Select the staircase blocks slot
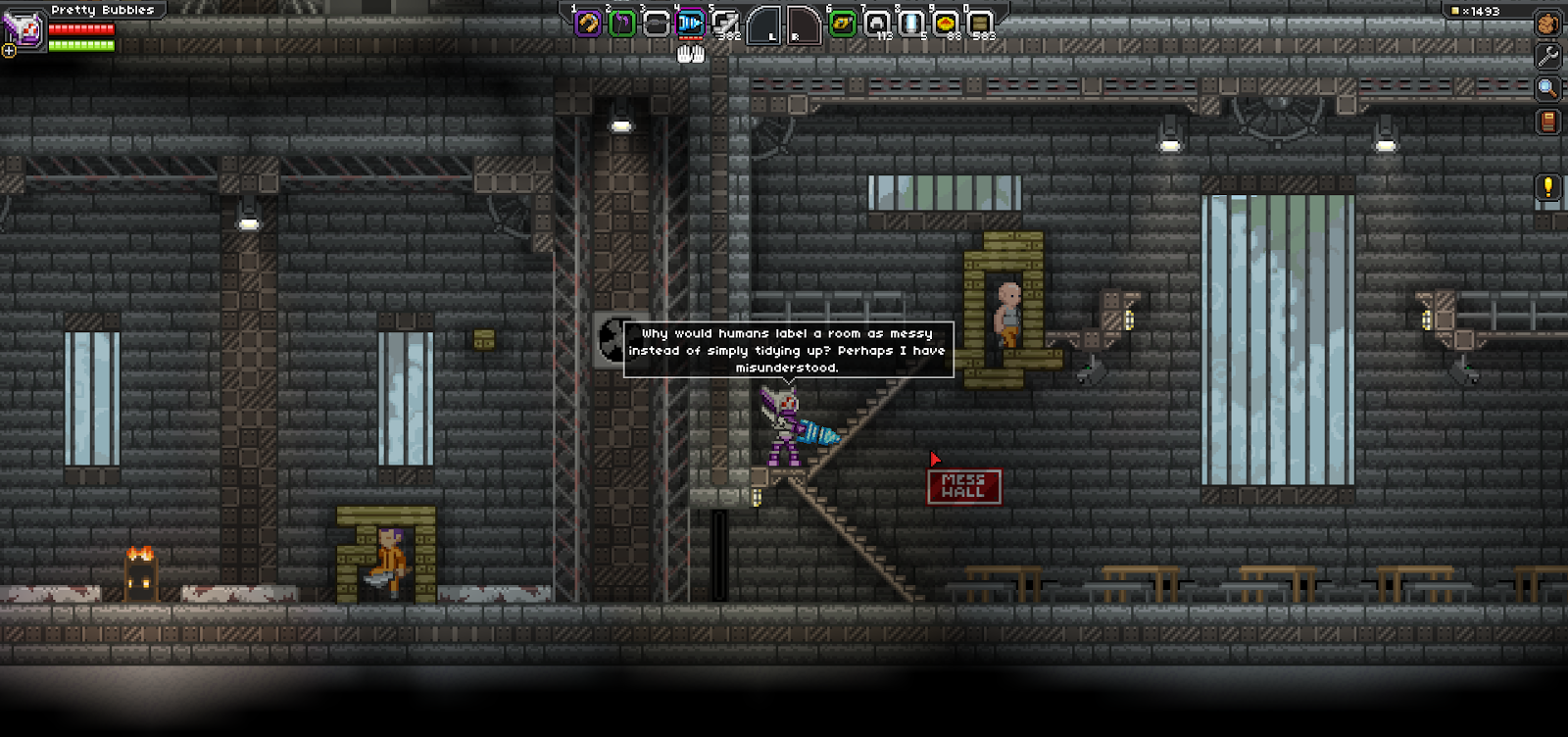 [x=725, y=23]
